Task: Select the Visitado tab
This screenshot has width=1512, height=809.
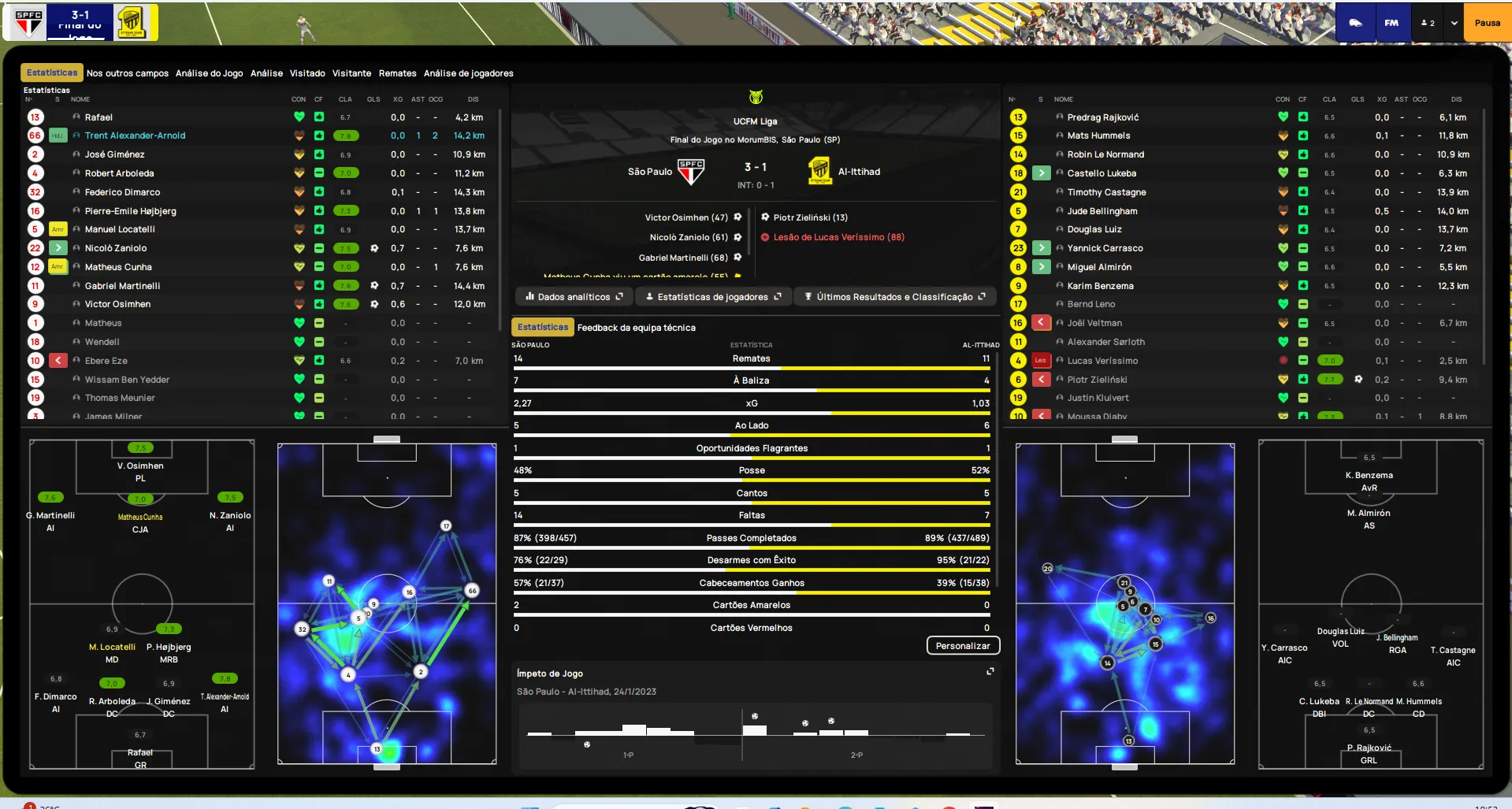Action: [307, 73]
